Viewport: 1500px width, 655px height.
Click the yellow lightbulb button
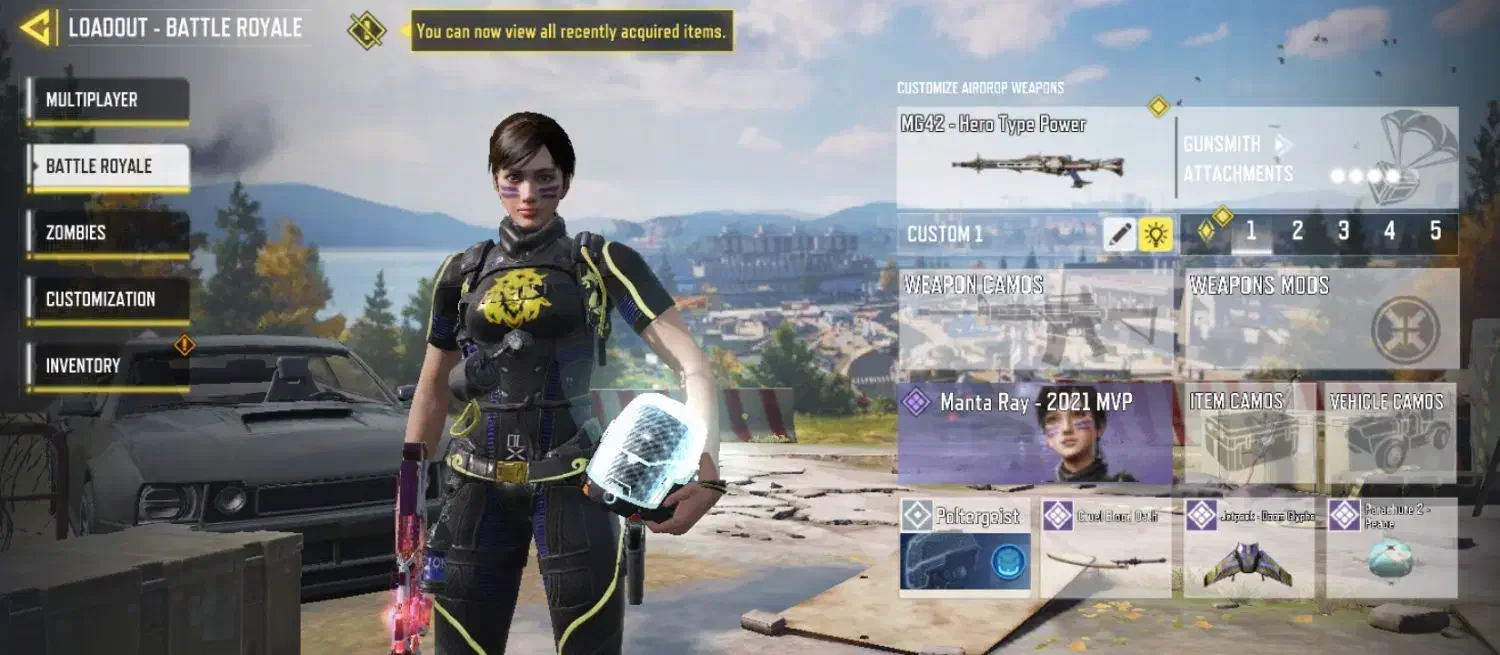1156,234
